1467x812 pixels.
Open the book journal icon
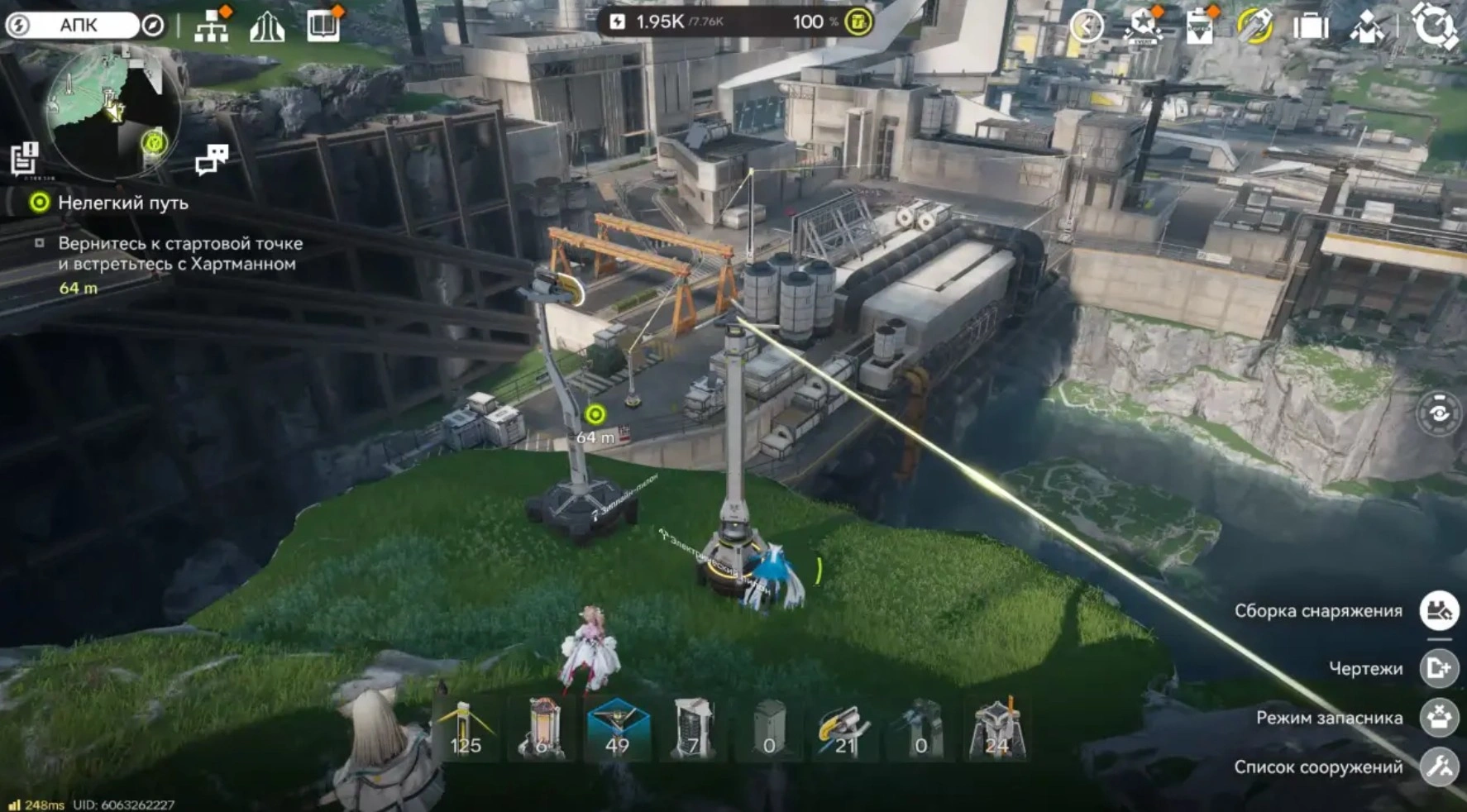click(323, 26)
